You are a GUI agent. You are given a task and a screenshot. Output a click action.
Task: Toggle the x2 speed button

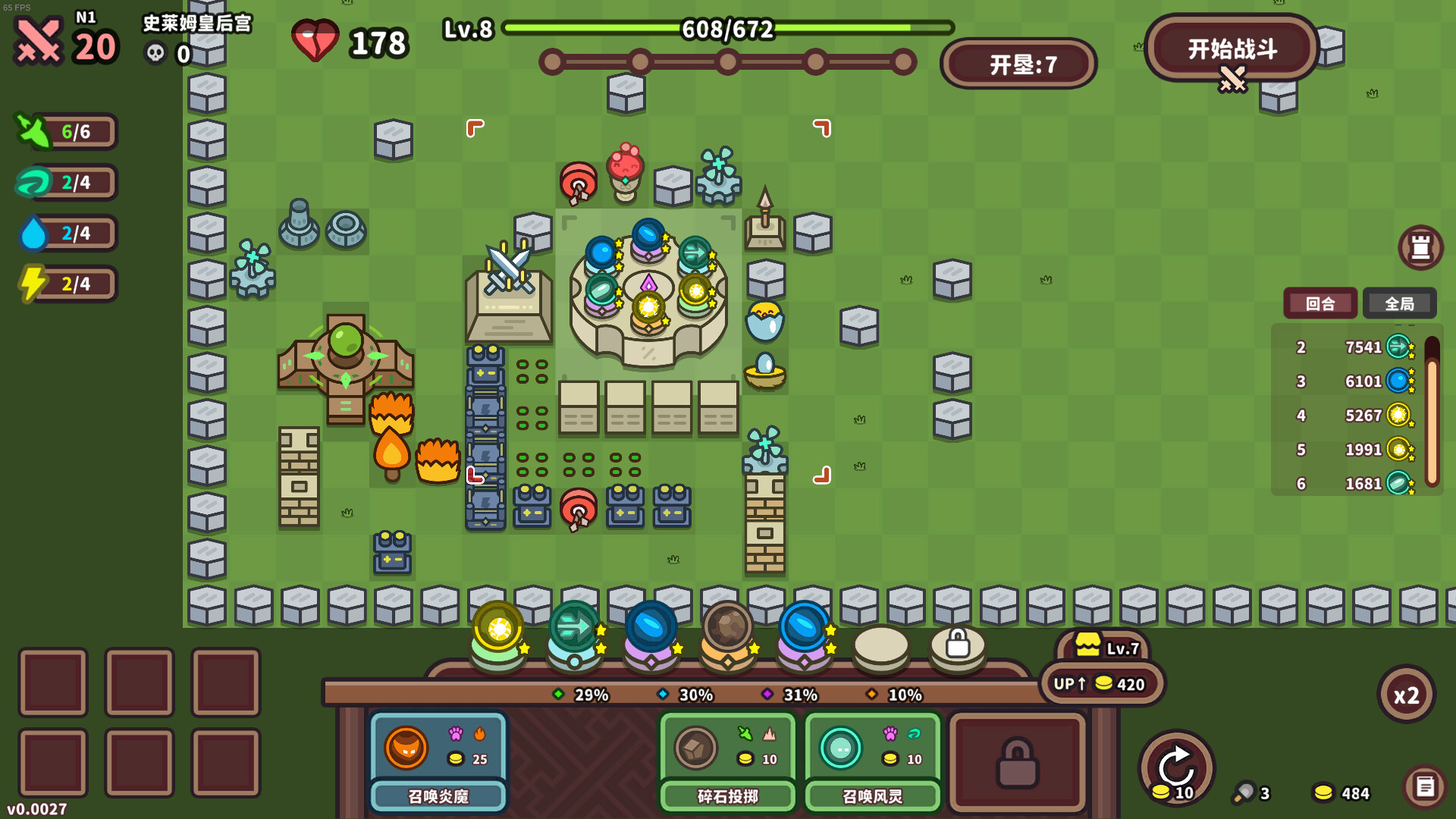[1407, 695]
